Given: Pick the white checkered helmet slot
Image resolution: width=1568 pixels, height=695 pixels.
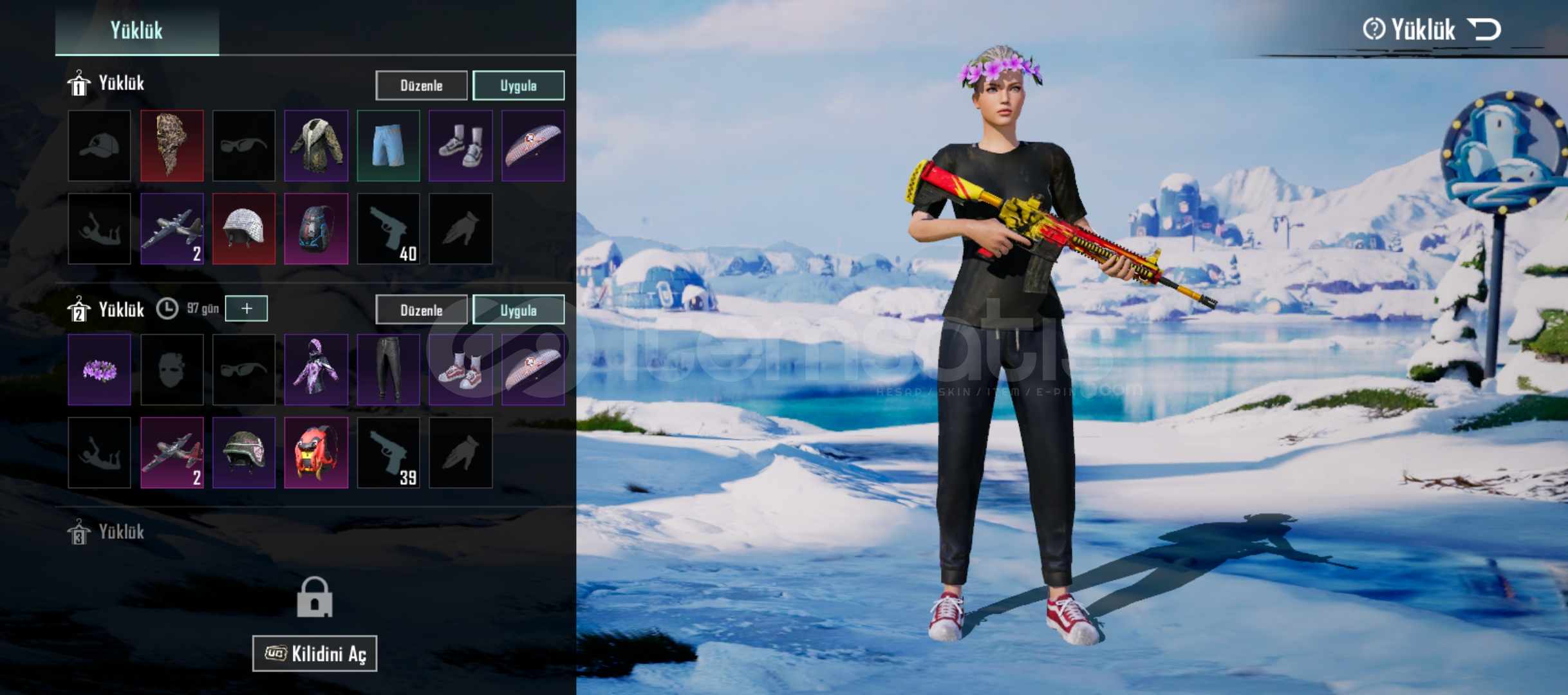Looking at the screenshot, I should tap(244, 228).
